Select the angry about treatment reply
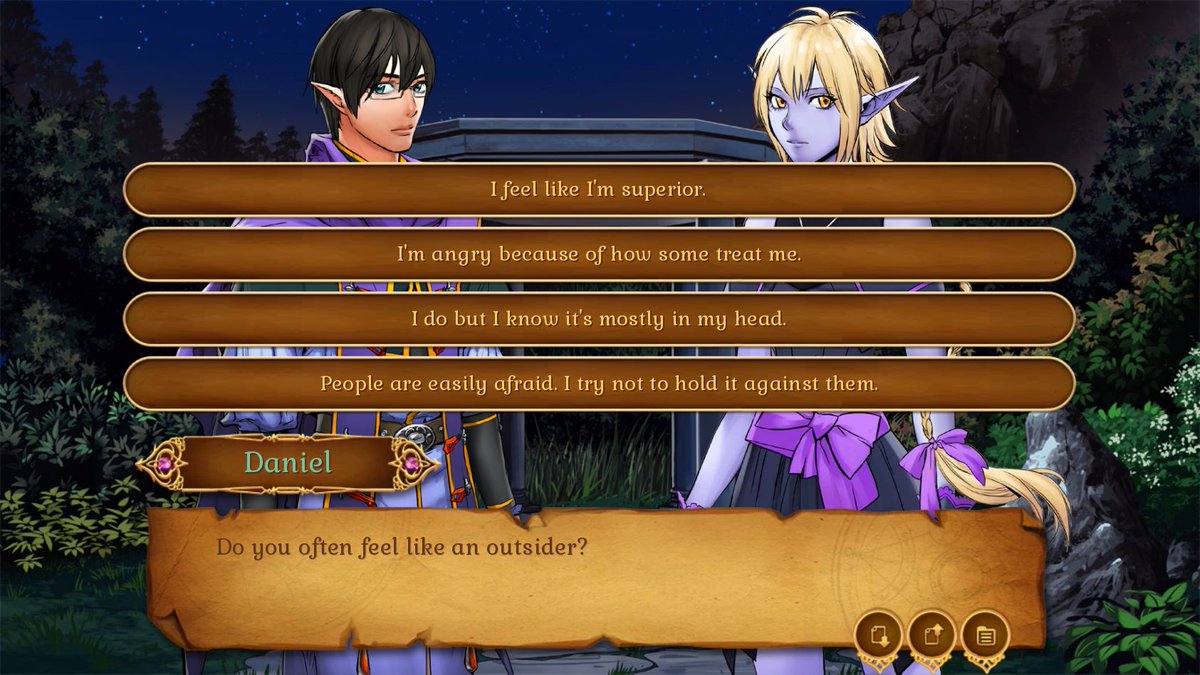Image resolution: width=1200 pixels, height=675 pixels. click(x=598, y=254)
